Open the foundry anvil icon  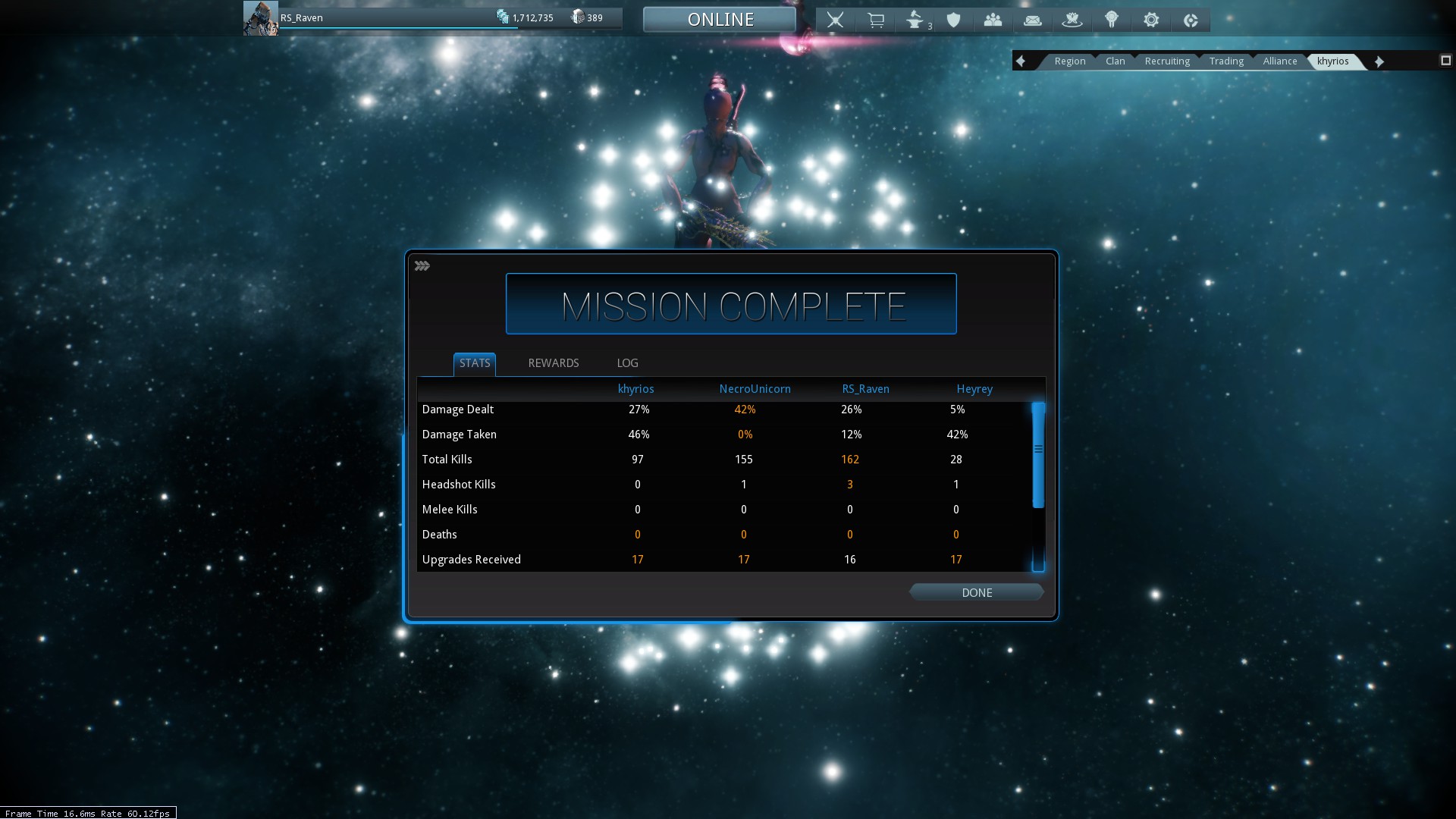(915, 20)
